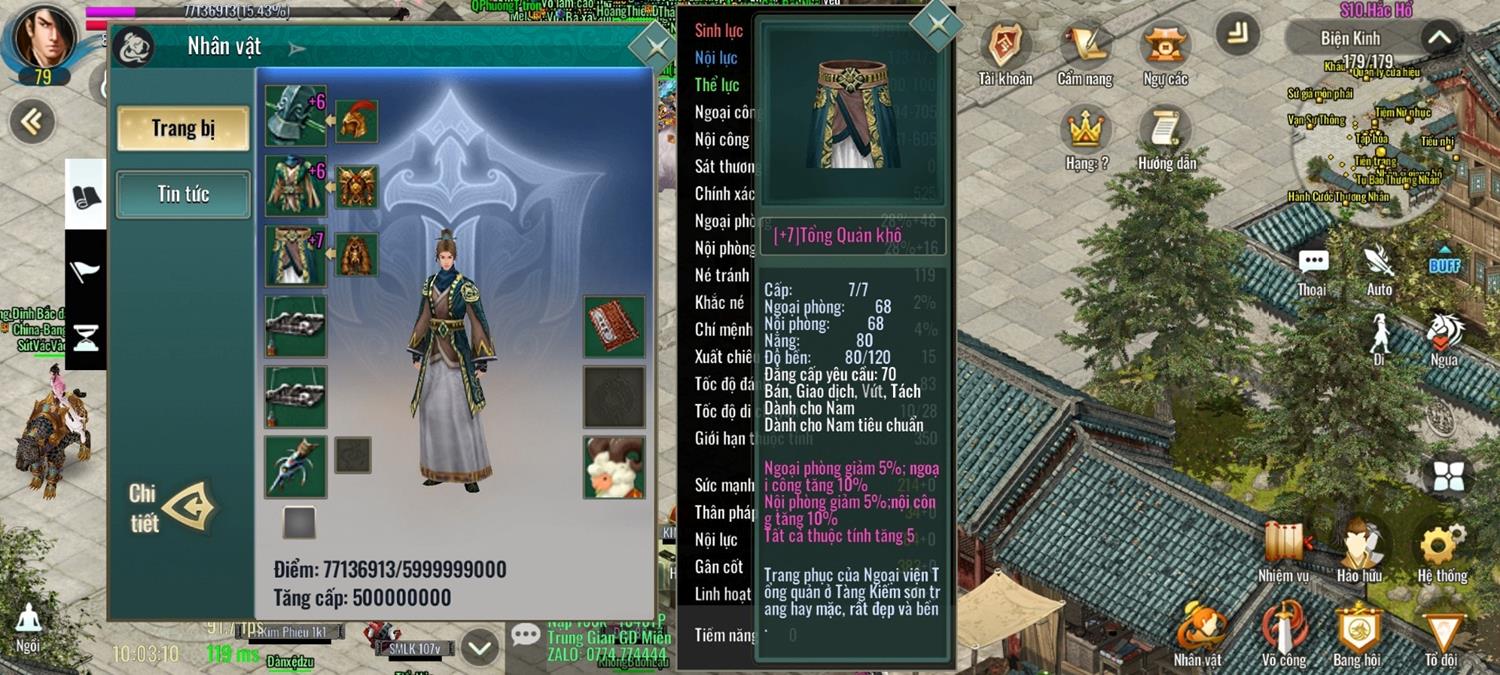
Task: Open the Võ công martial skills menu
Action: (1284, 634)
